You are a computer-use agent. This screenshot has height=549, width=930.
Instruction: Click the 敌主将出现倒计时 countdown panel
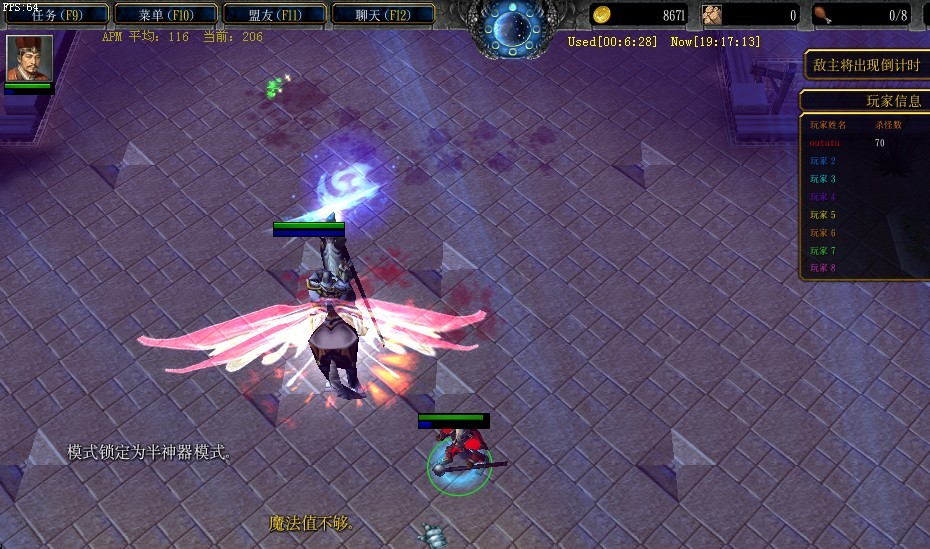[x=867, y=66]
